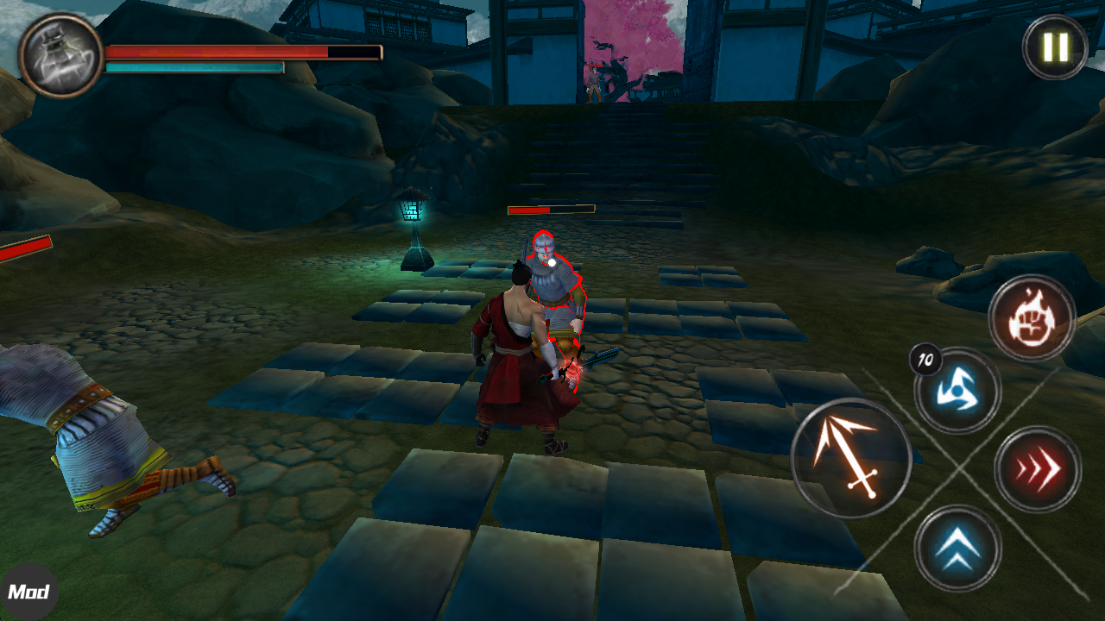
Task: Dash using the red triple-arrow button
Action: 1038,469
